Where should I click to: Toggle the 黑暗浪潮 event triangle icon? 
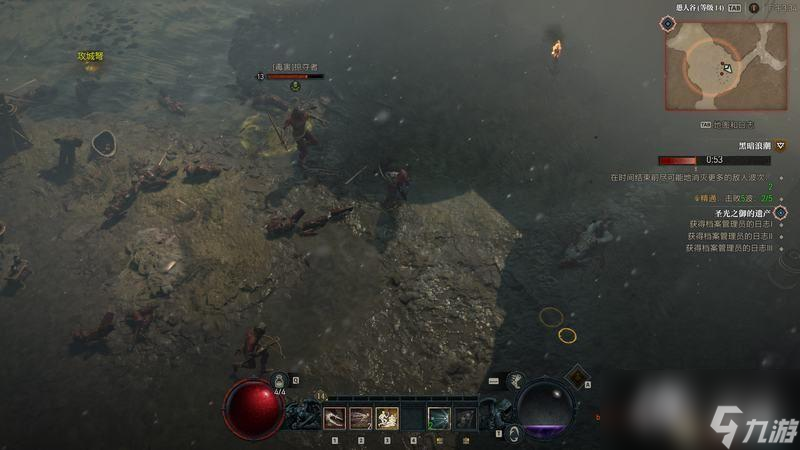pyautogui.click(x=780, y=145)
